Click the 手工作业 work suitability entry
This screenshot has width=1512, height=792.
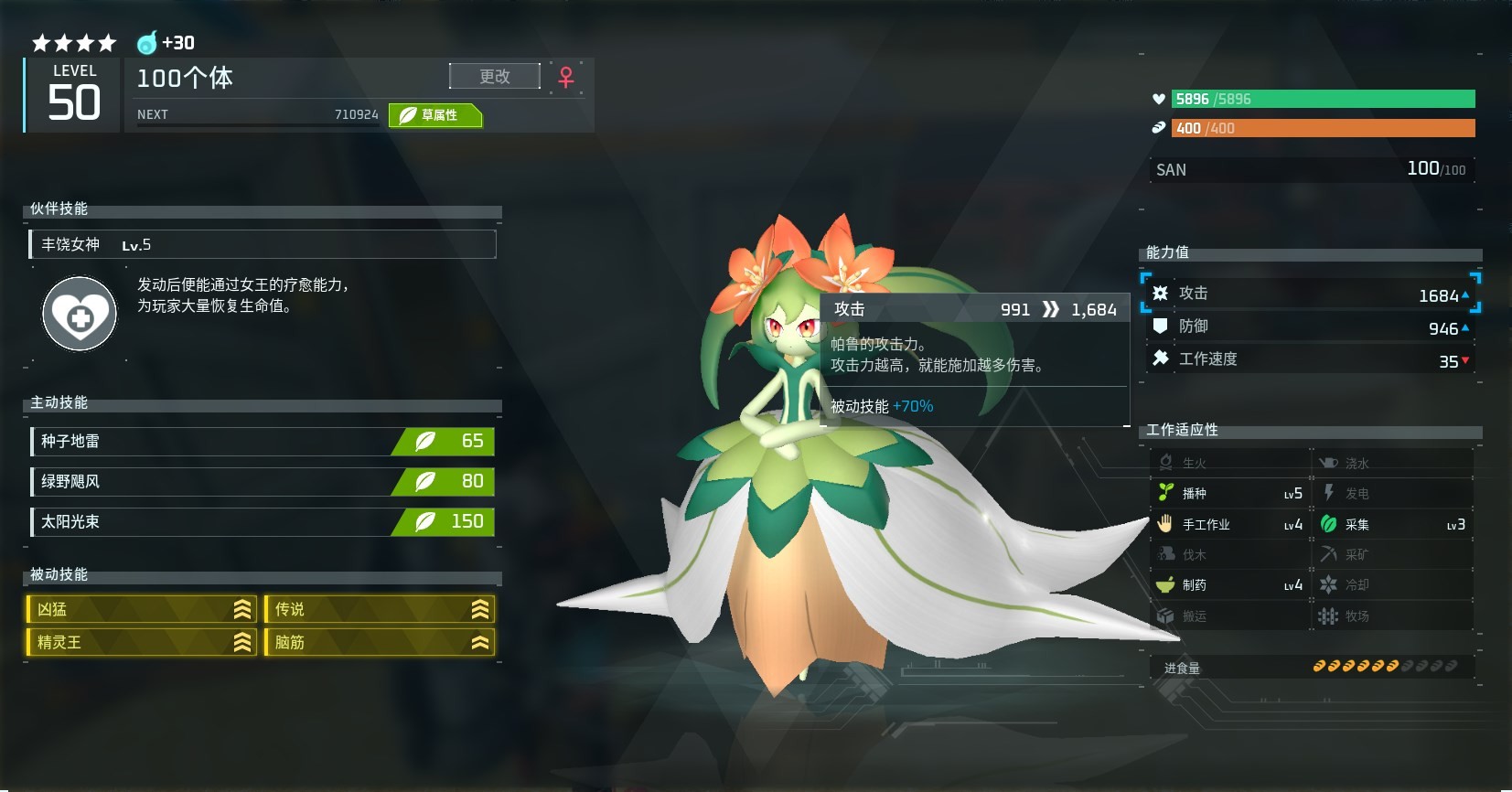pyautogui.click(x=1229, y=525)
